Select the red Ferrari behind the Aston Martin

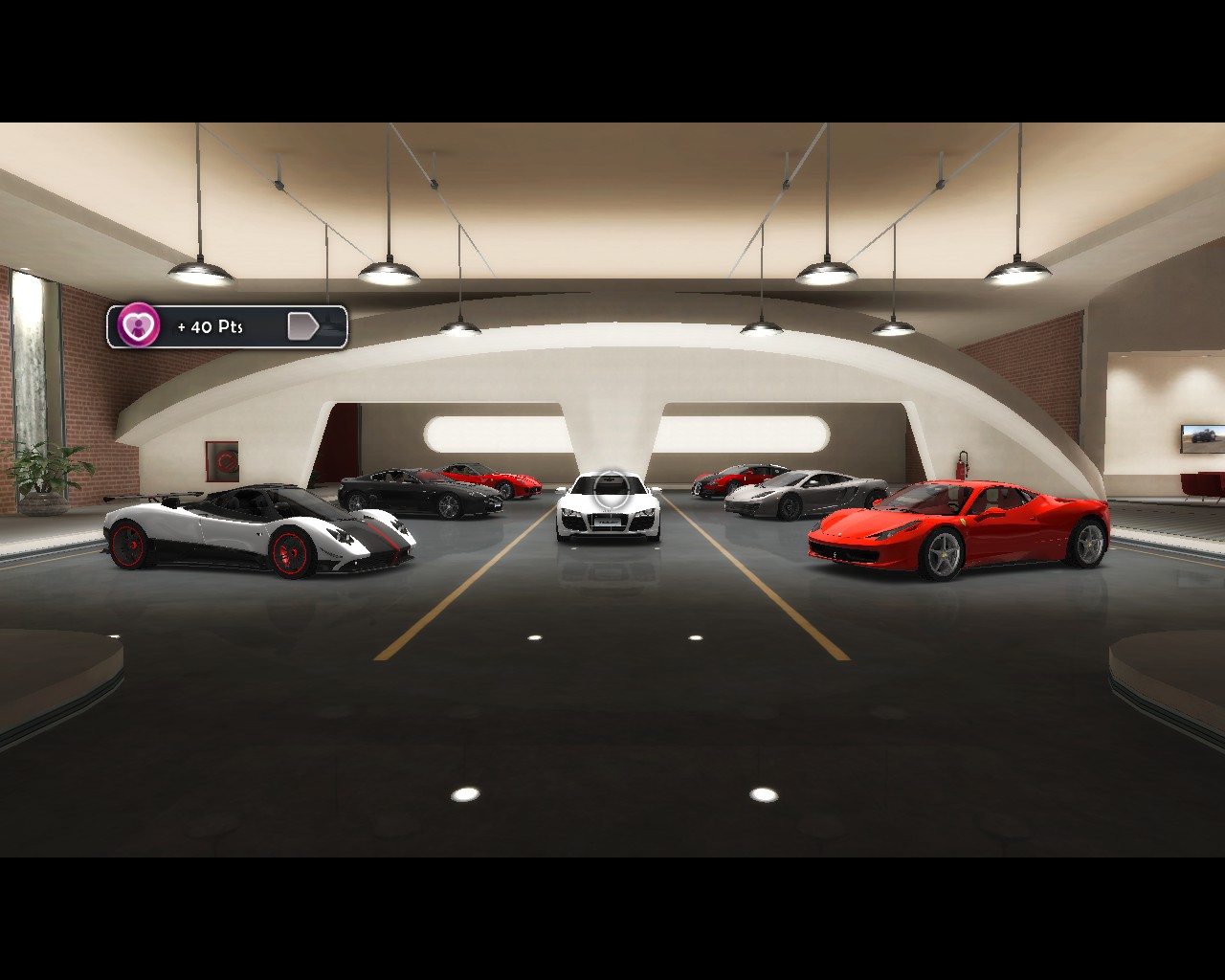(517, 481)
